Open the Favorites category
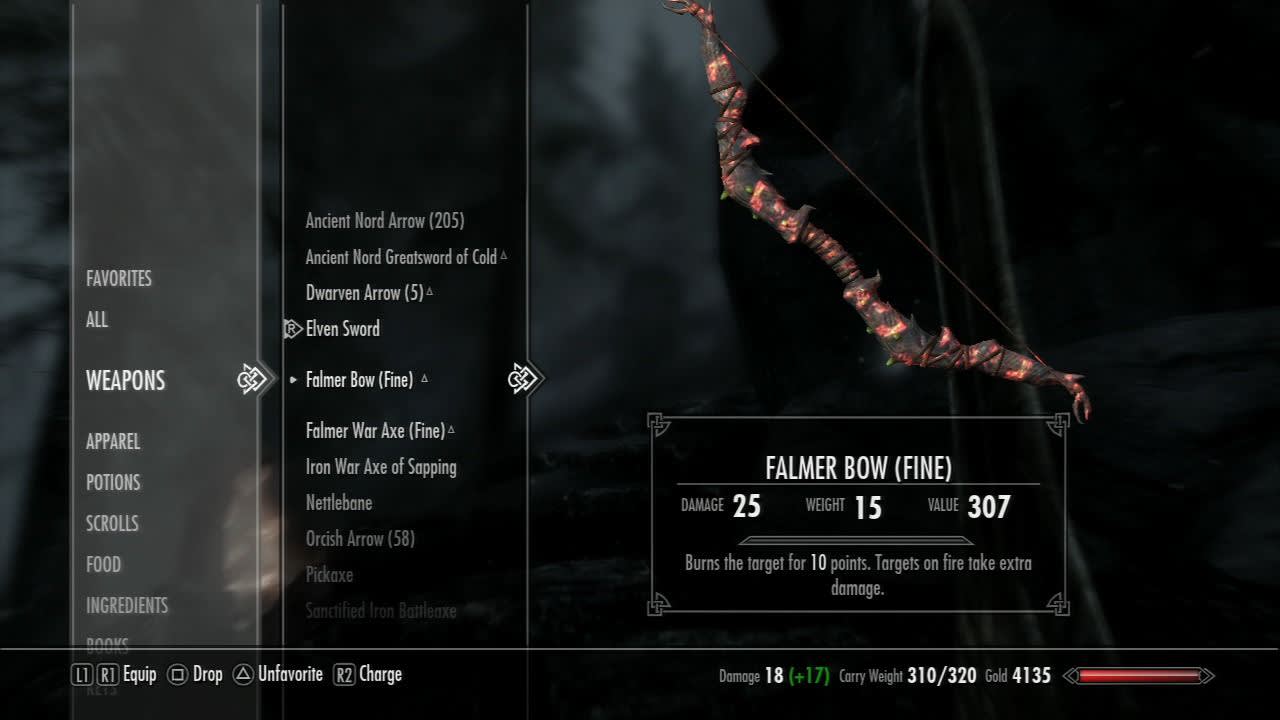 point(119,279)
